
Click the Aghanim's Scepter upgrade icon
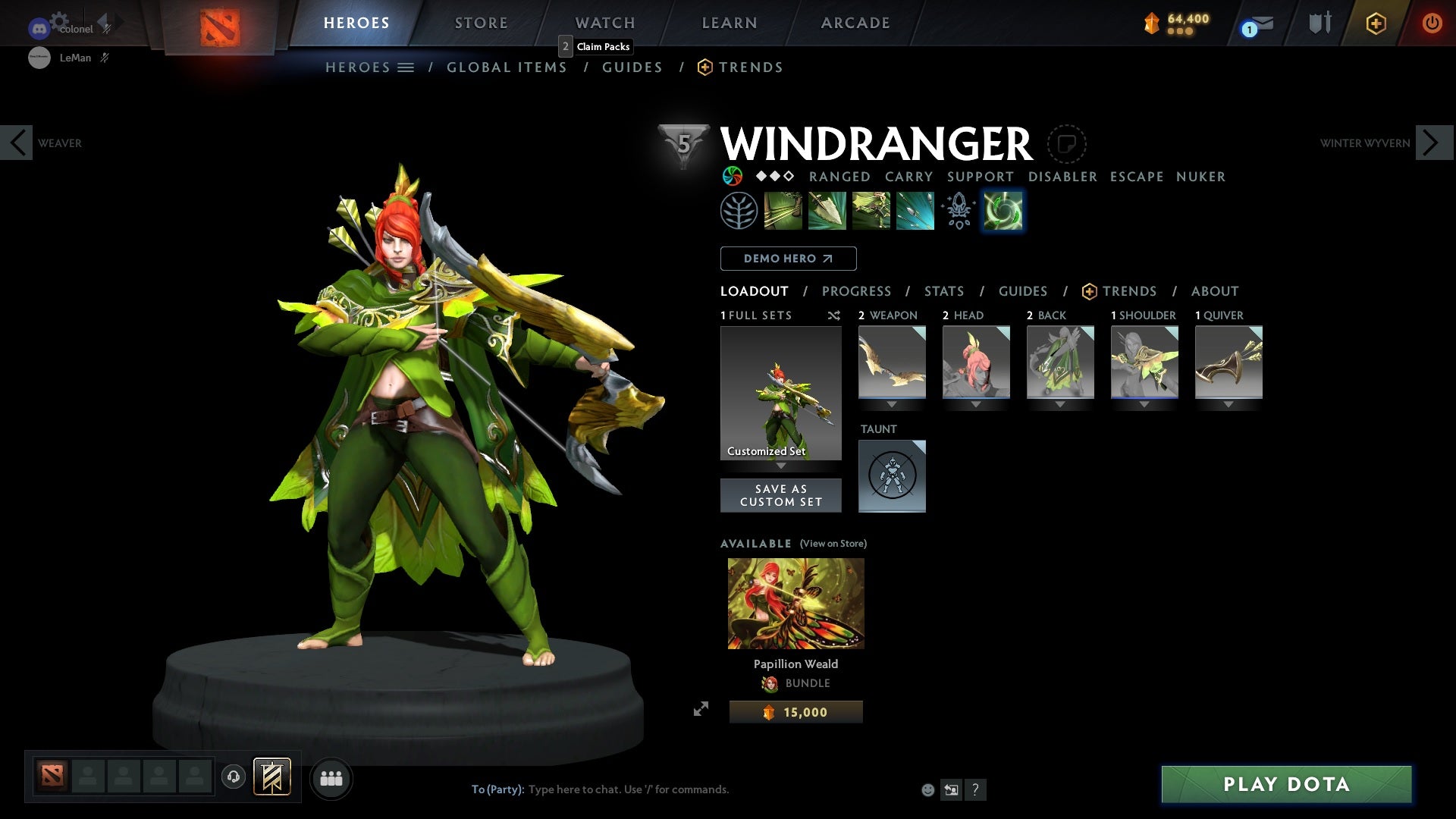coord(958,210)
